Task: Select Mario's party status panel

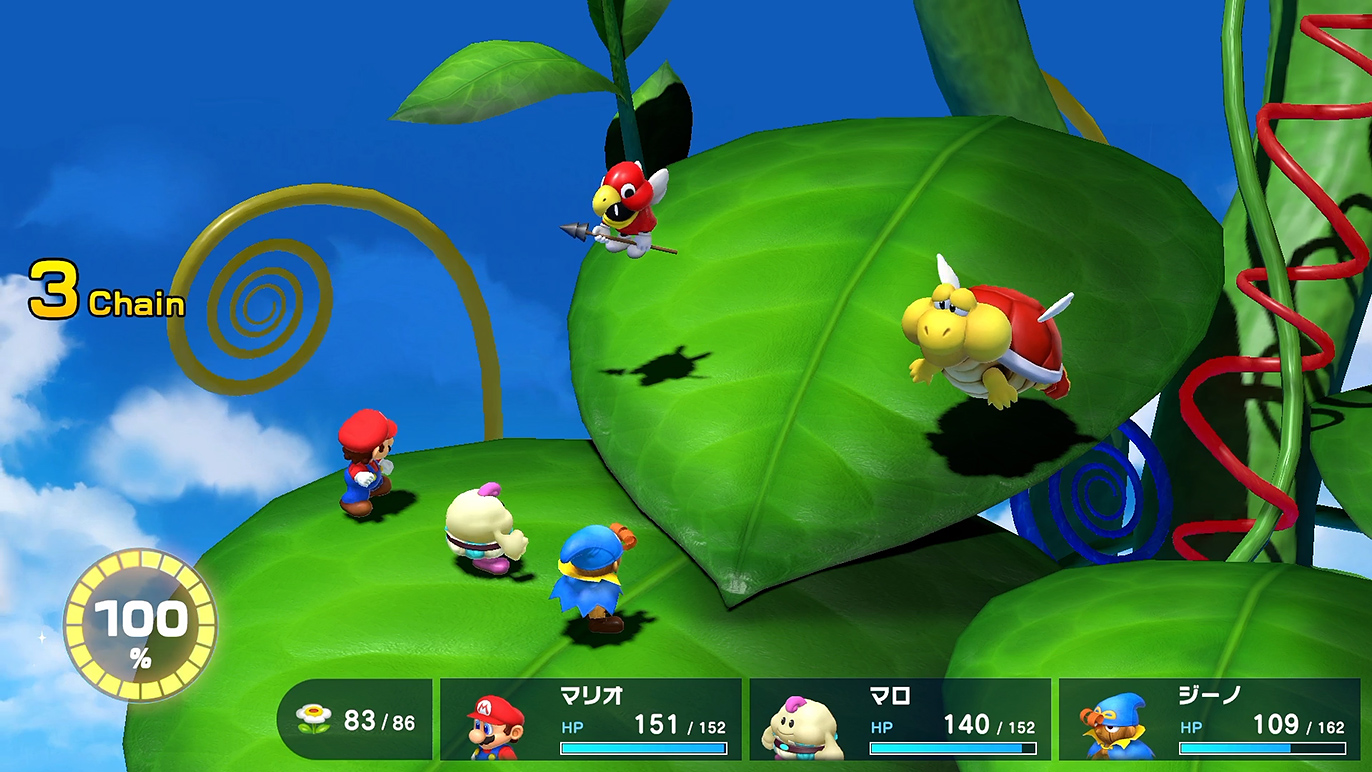Action: click(591, 720)
